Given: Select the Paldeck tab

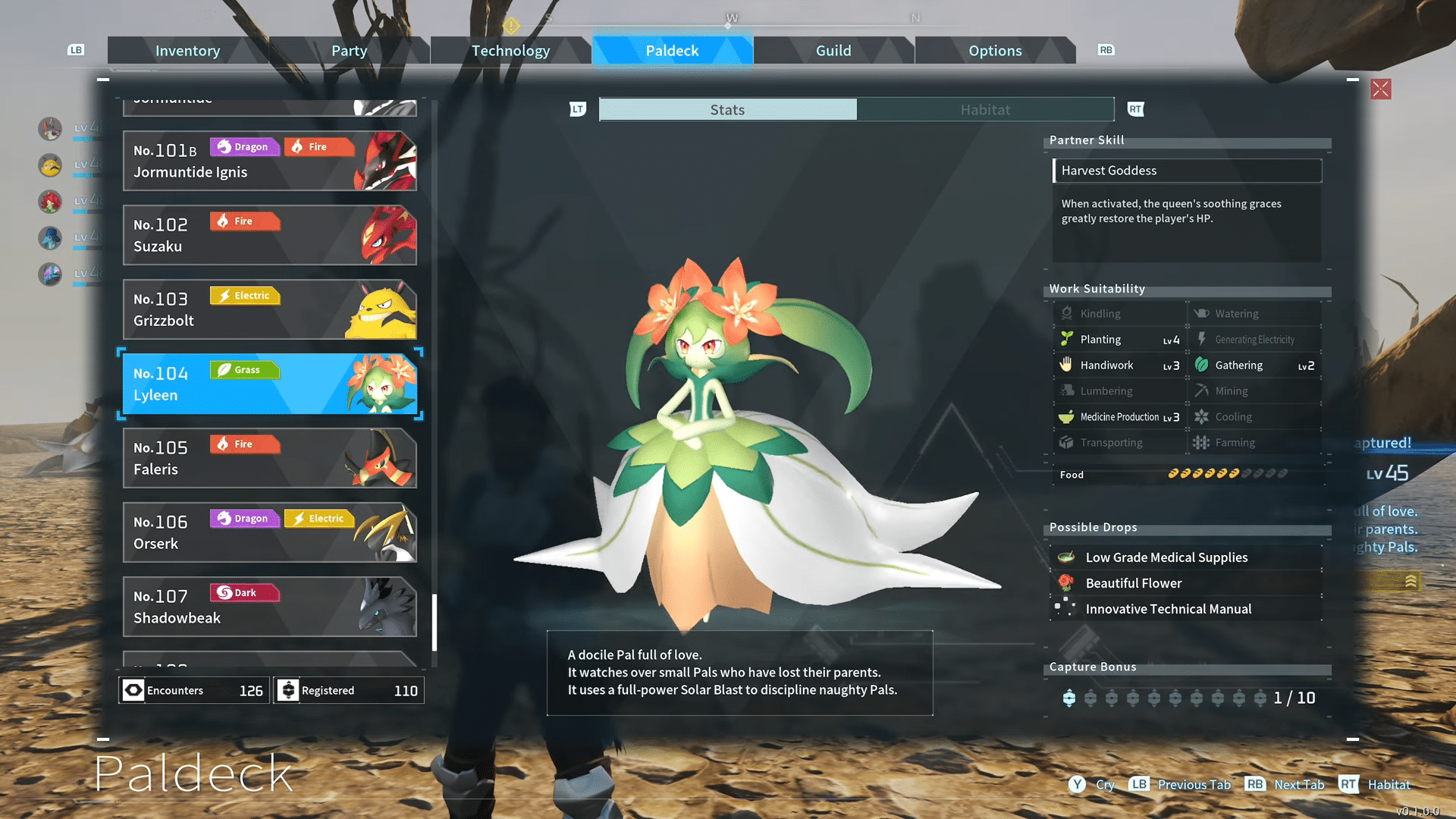Looking at the screenshot, I should click(672, 51).
